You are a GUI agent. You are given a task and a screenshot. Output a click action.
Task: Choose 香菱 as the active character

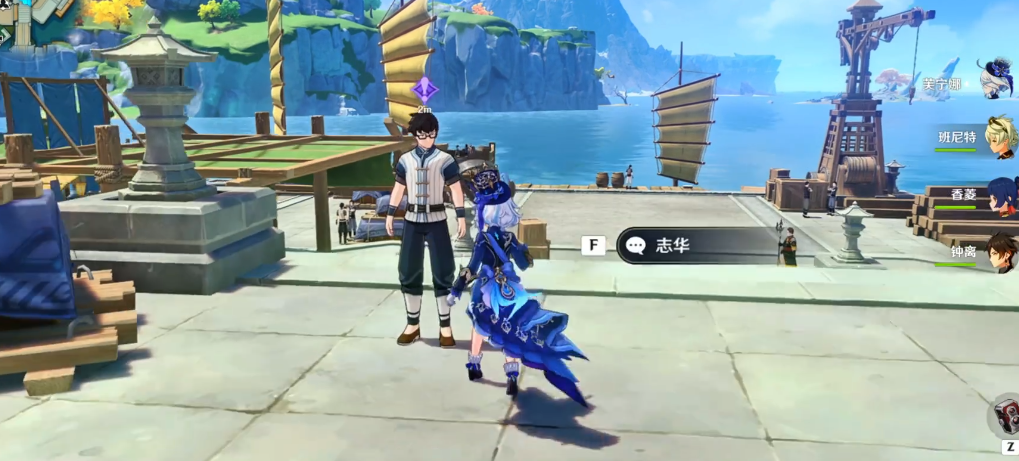[x=1001, y=194]
